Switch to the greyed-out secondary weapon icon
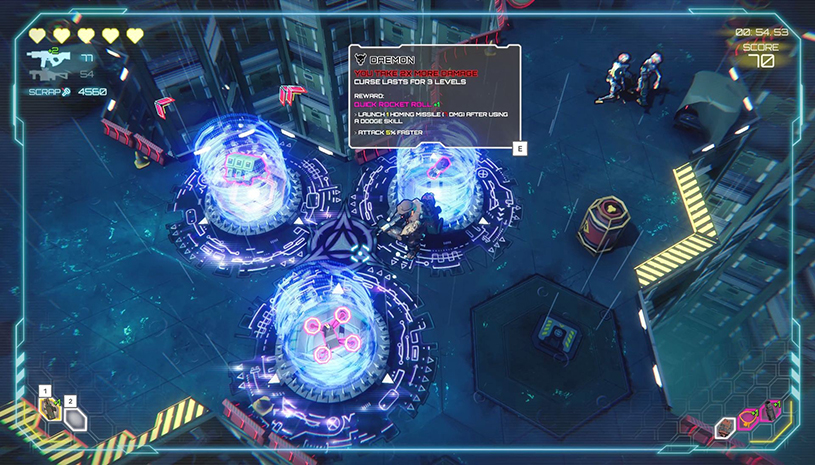The height and width of the screenshot is (465, 815). pyautogui.click(x=45, y=76)
